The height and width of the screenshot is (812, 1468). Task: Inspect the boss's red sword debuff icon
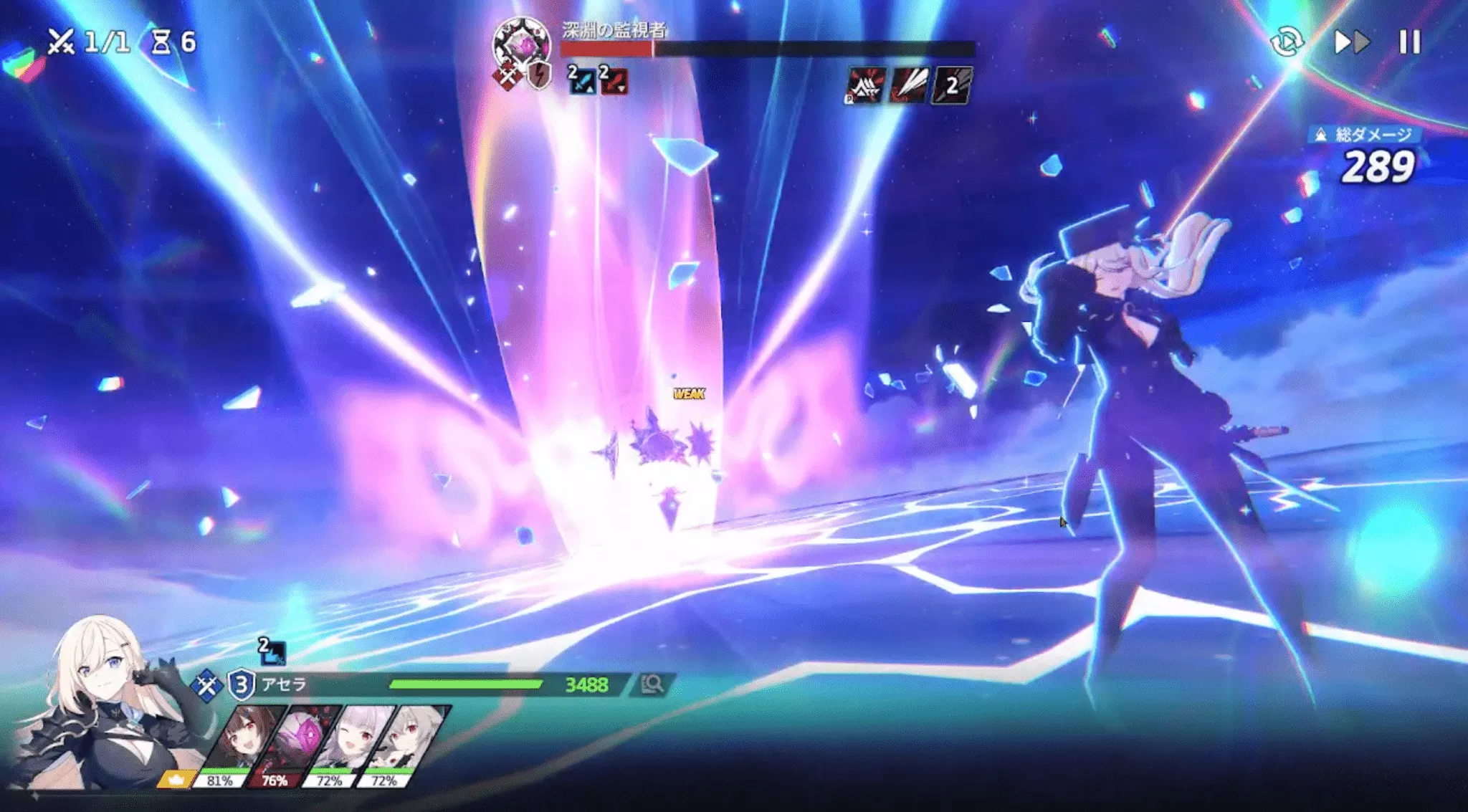click(x=614, y=80)
